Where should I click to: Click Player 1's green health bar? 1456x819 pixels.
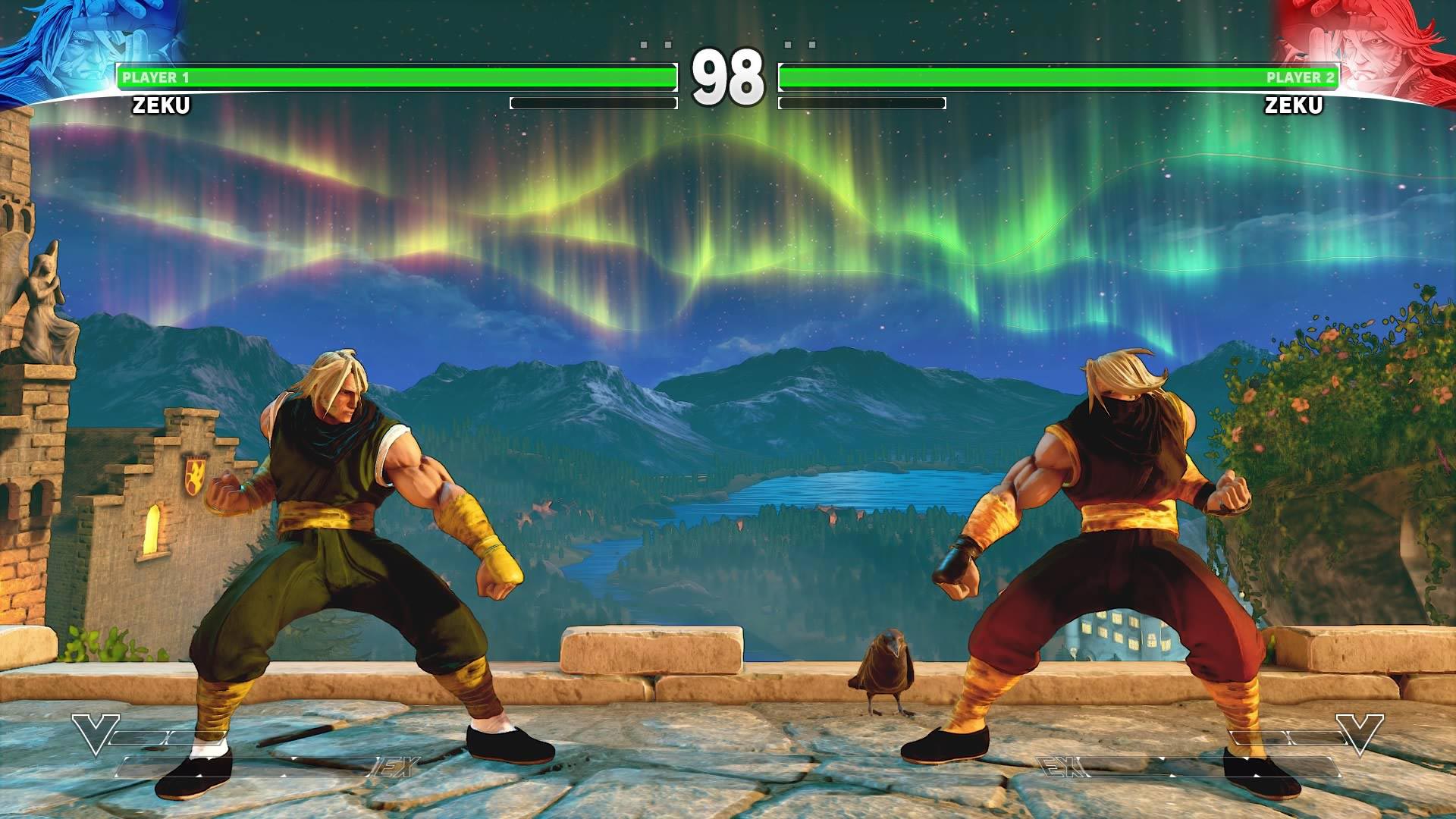tap(394, 76)
